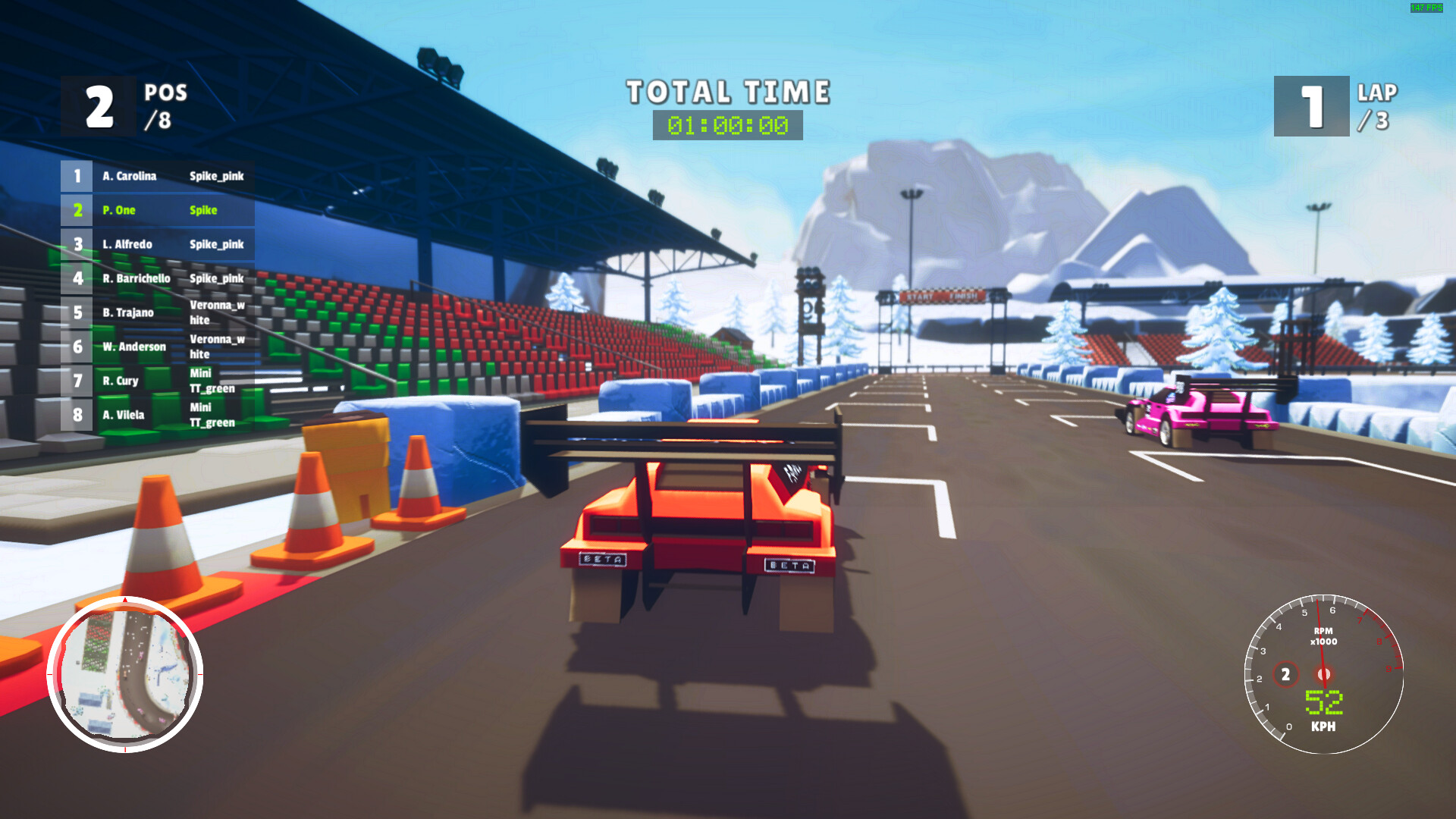Click the TOTAL TIME clock display
1456x819 pixels.
point(726,124)
